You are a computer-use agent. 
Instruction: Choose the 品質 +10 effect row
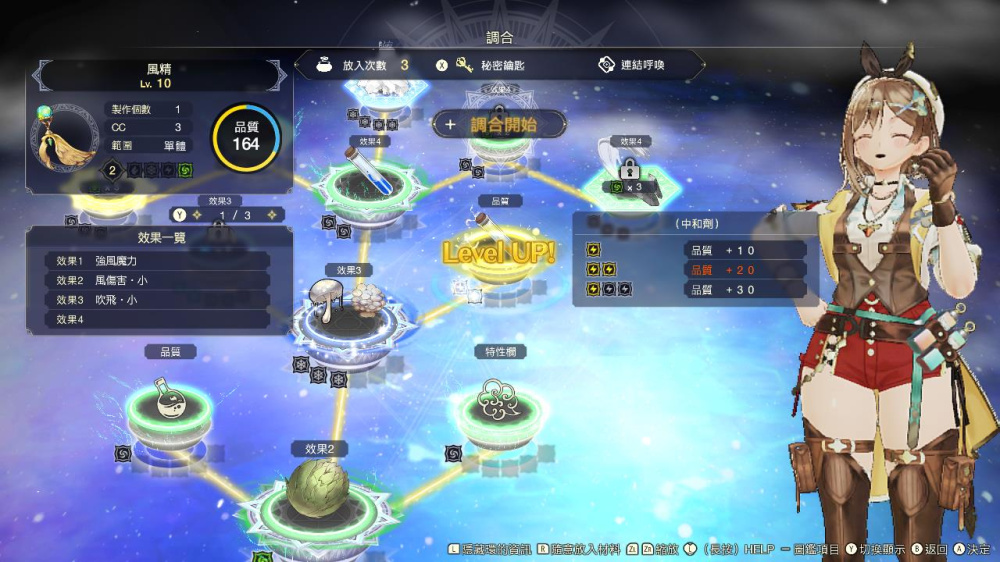(x=694, y=250)
